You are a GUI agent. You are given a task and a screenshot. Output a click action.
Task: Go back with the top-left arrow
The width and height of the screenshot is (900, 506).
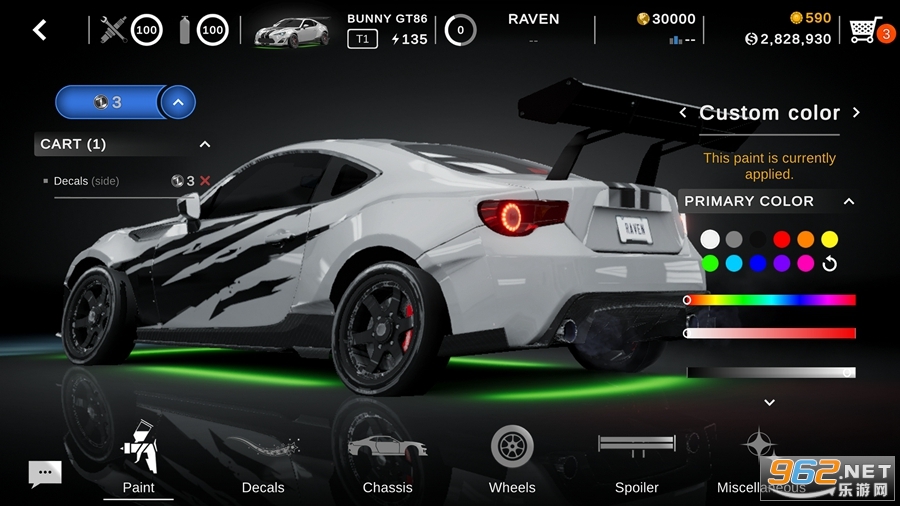(x=40, y=30)
